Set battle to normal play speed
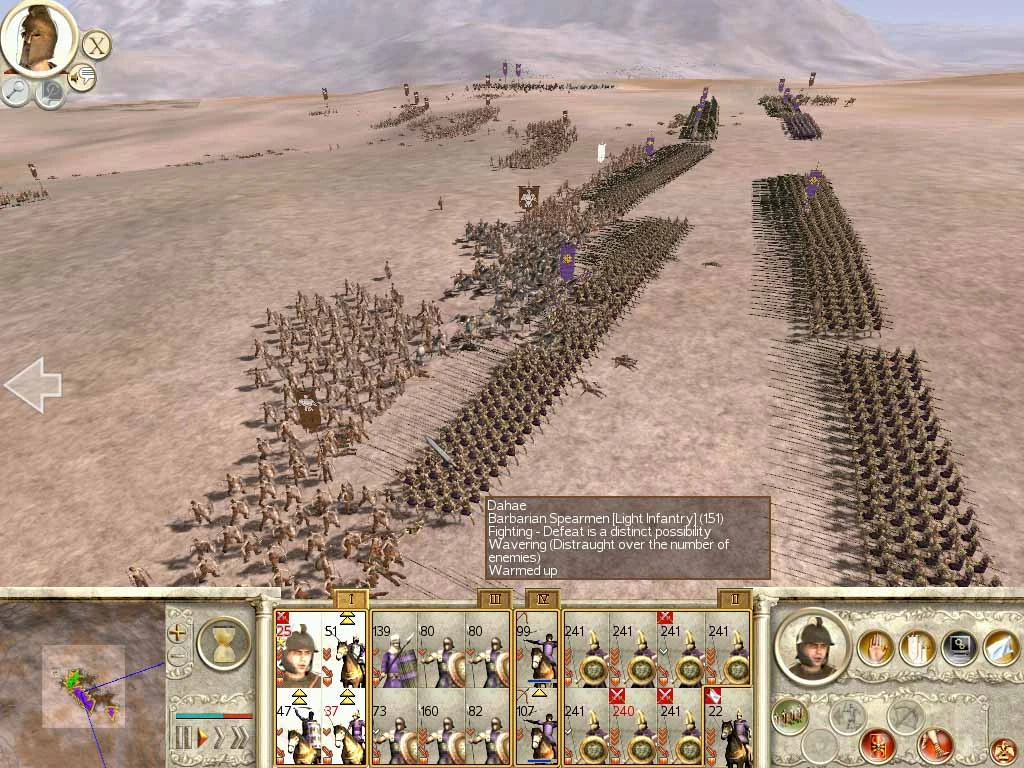The width and height of the screenshot is (1024, 768). (201, 738)
